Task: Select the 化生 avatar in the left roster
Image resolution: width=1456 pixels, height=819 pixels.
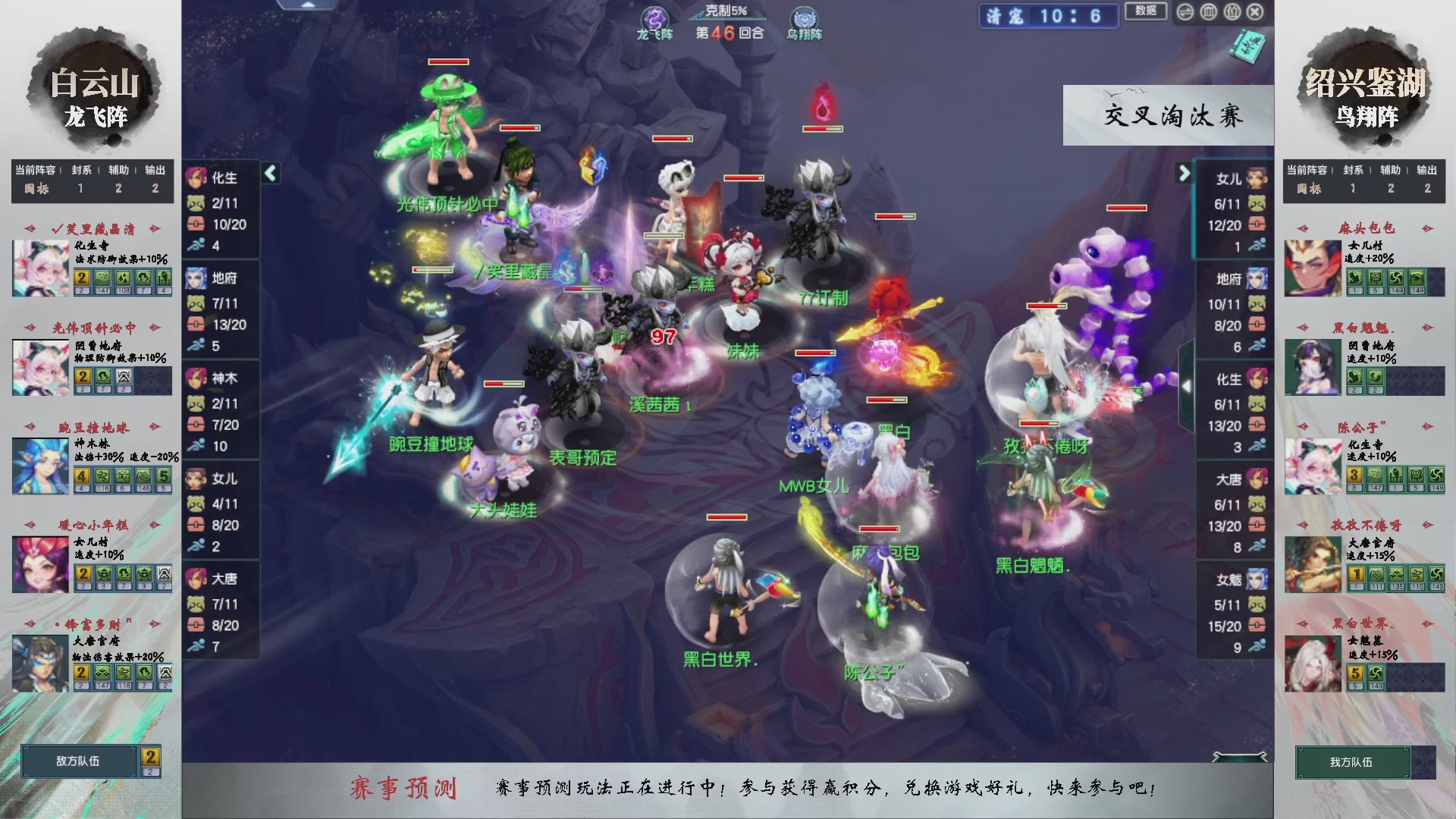Action: (x=196, y=177)
